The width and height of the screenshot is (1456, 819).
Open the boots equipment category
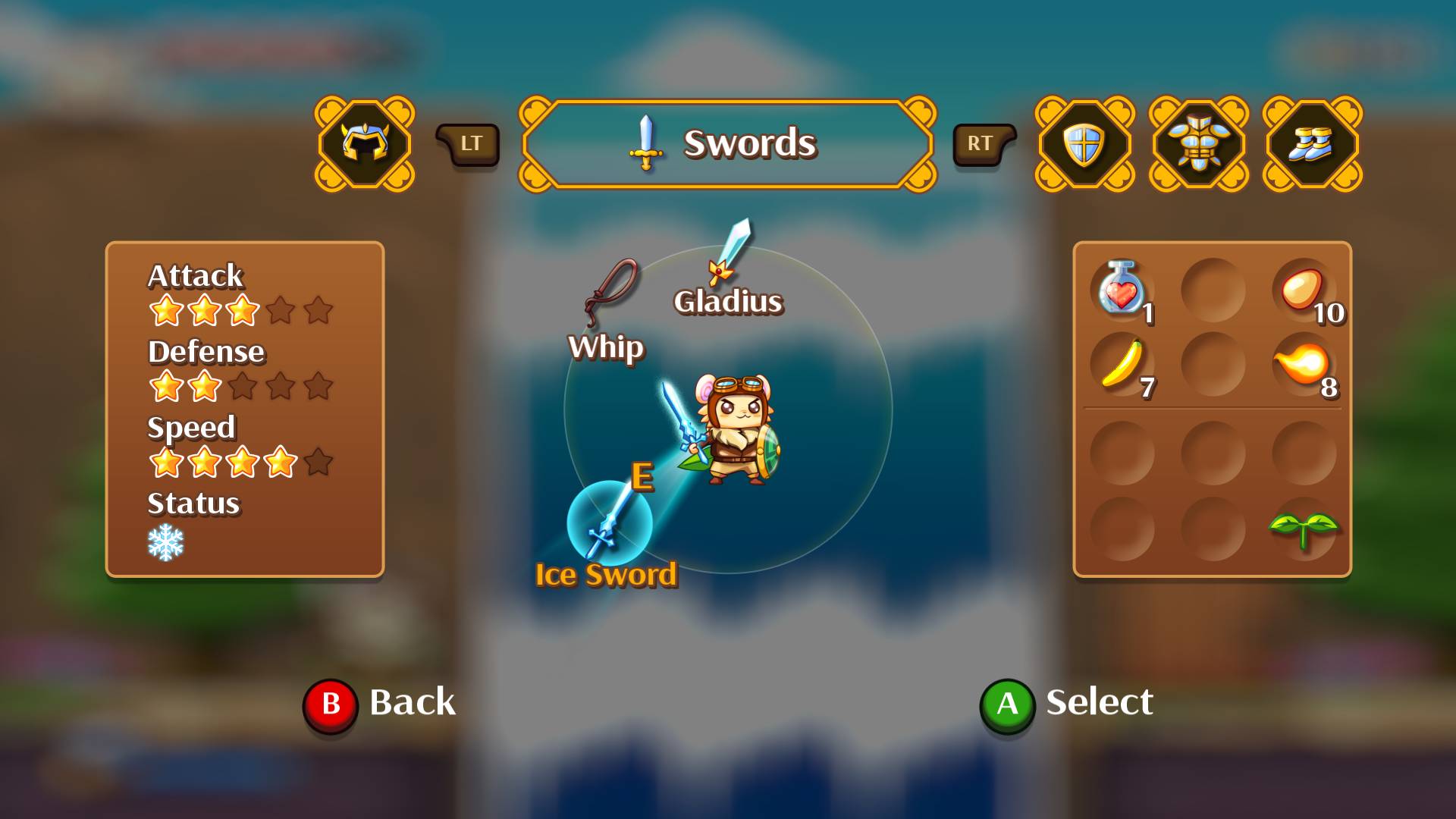(x=1312, y=143)
